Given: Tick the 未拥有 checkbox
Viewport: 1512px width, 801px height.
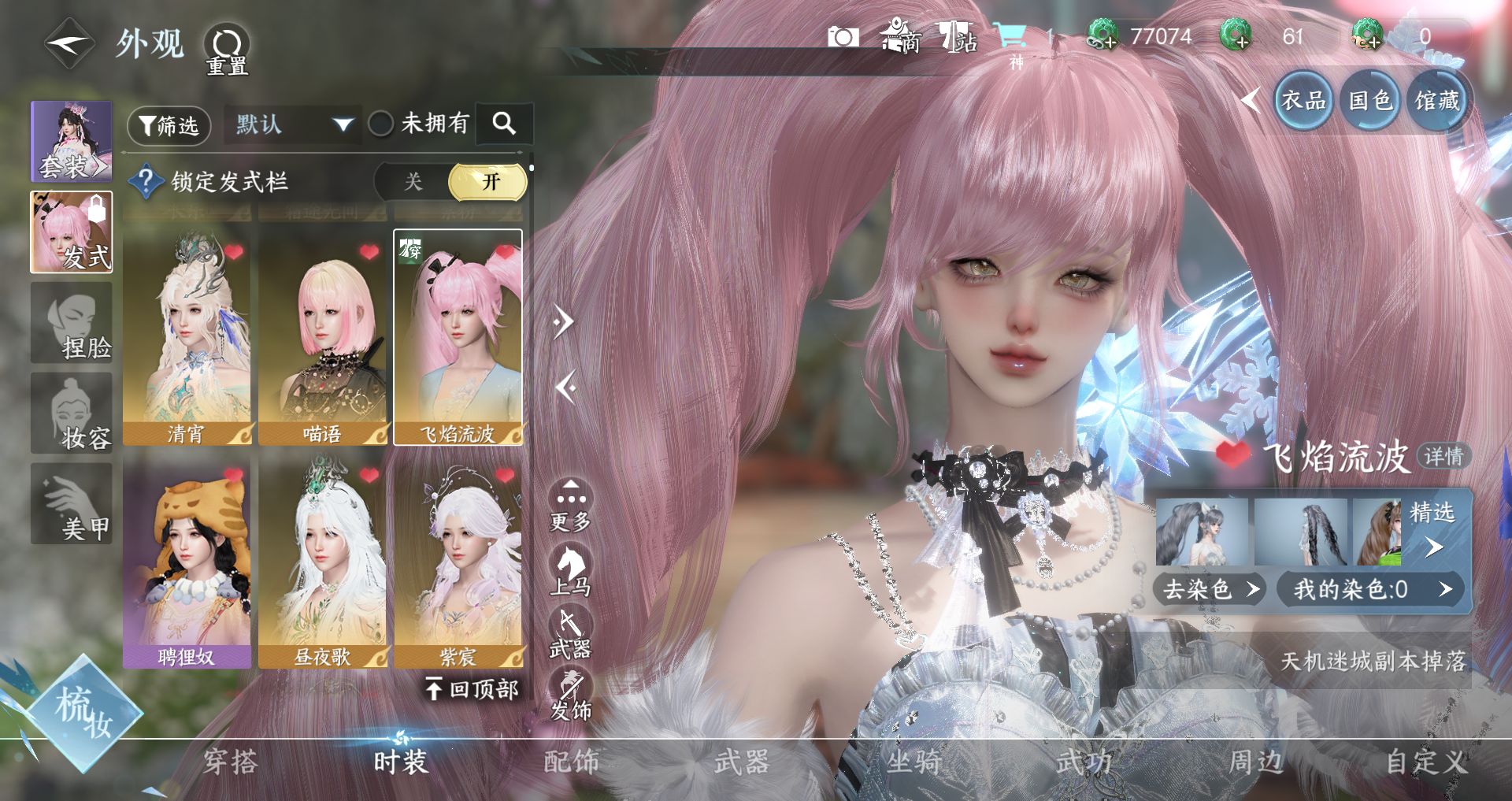Looking at the screenshot, I should tap(381, 124).
